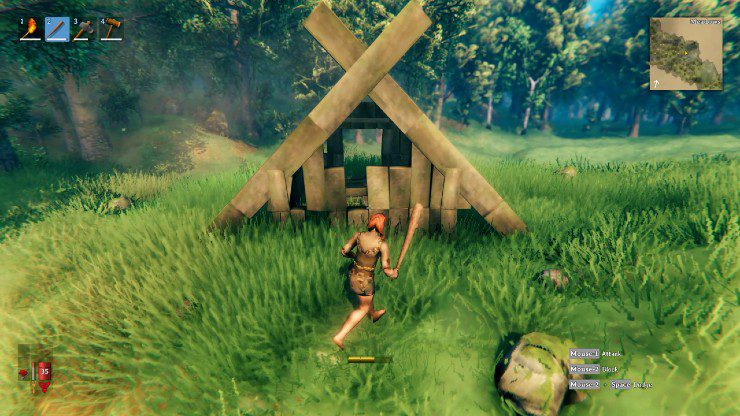Image resolution: width=740 pixels, height=416 pixels.
Task: Equip the hammer from hotbar slot 3
Action: tap(83, 29)
